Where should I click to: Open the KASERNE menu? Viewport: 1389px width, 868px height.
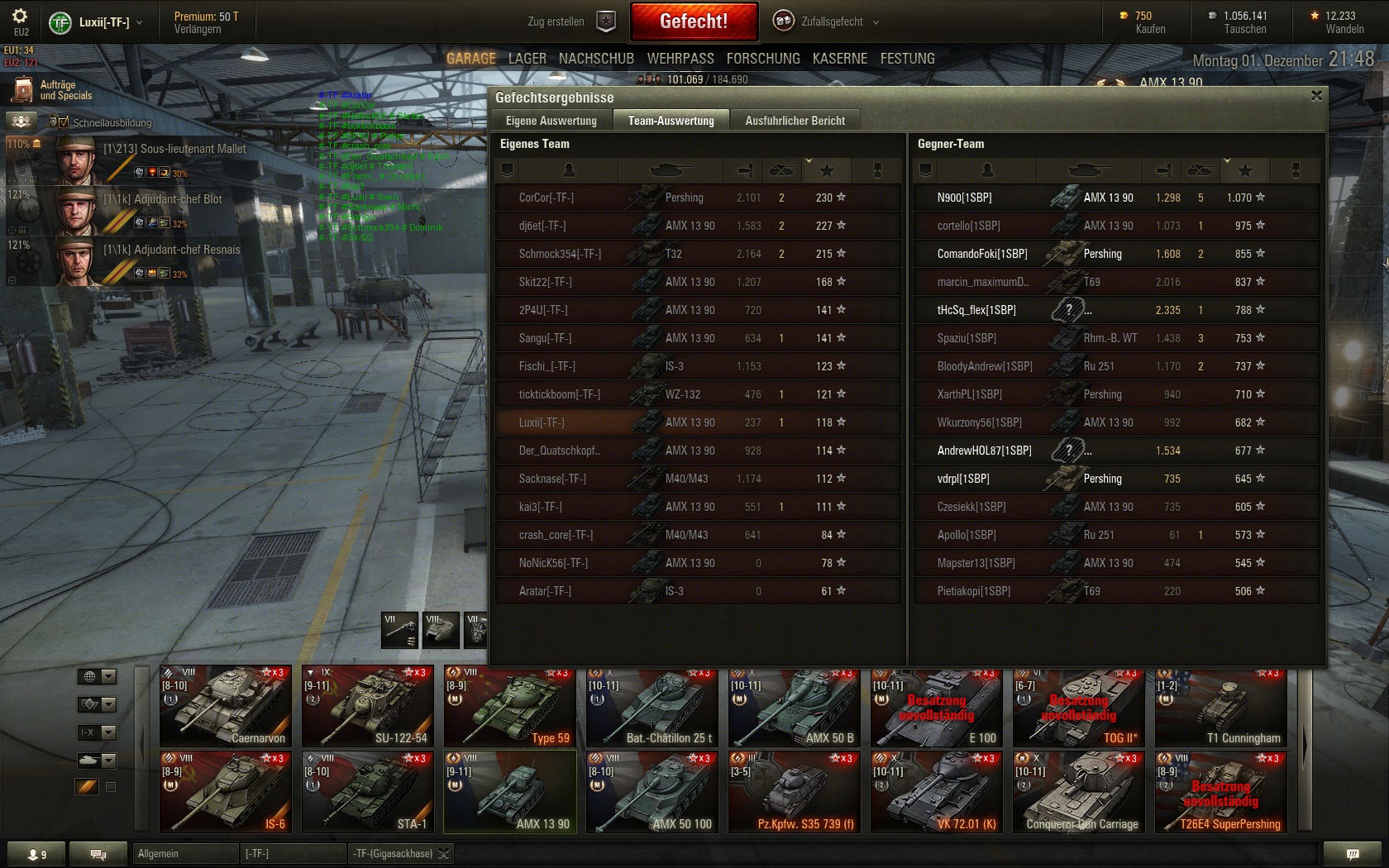[839, 59]
